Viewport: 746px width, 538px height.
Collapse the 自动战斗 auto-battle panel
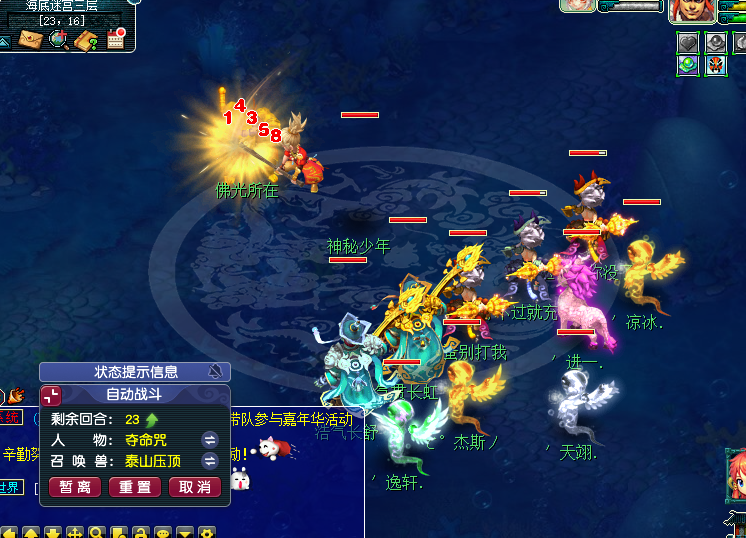click(52, 395)
